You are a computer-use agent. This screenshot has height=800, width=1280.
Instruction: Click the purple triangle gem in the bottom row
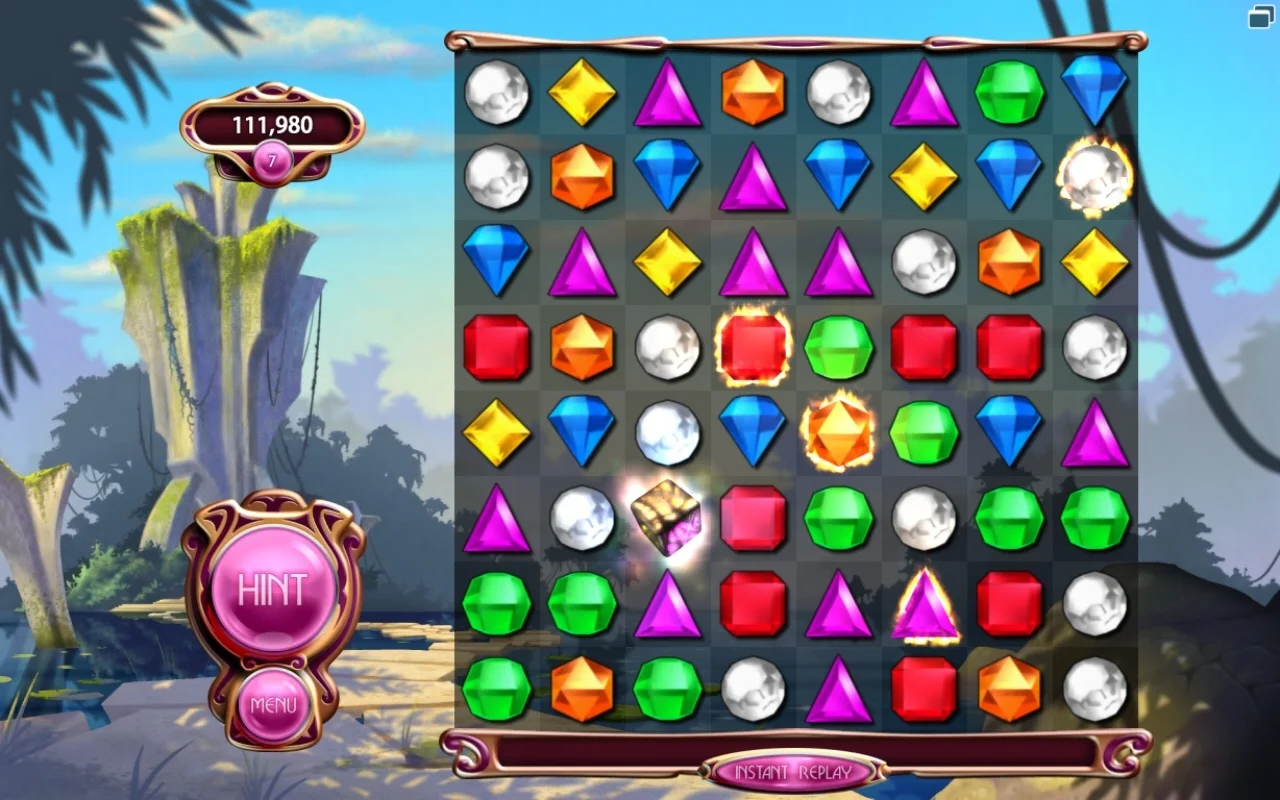[x=838, y=688]
